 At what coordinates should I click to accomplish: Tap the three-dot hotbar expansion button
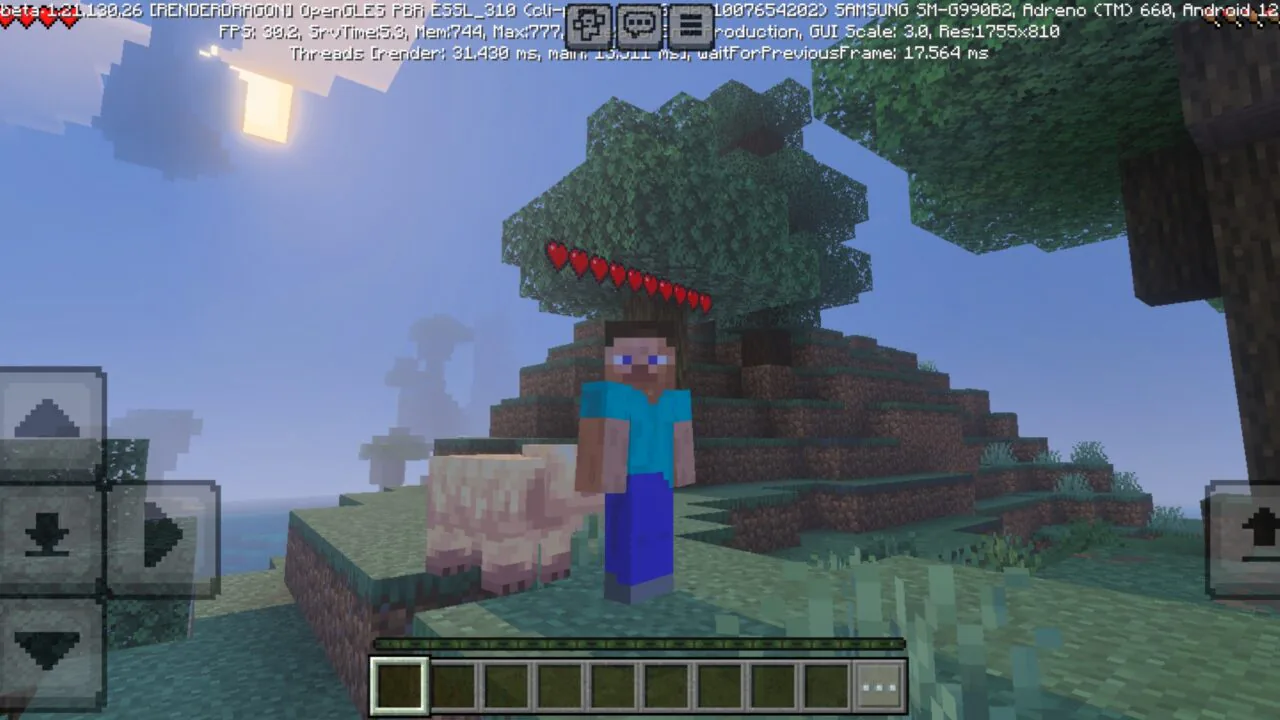(x=878, y=685)
